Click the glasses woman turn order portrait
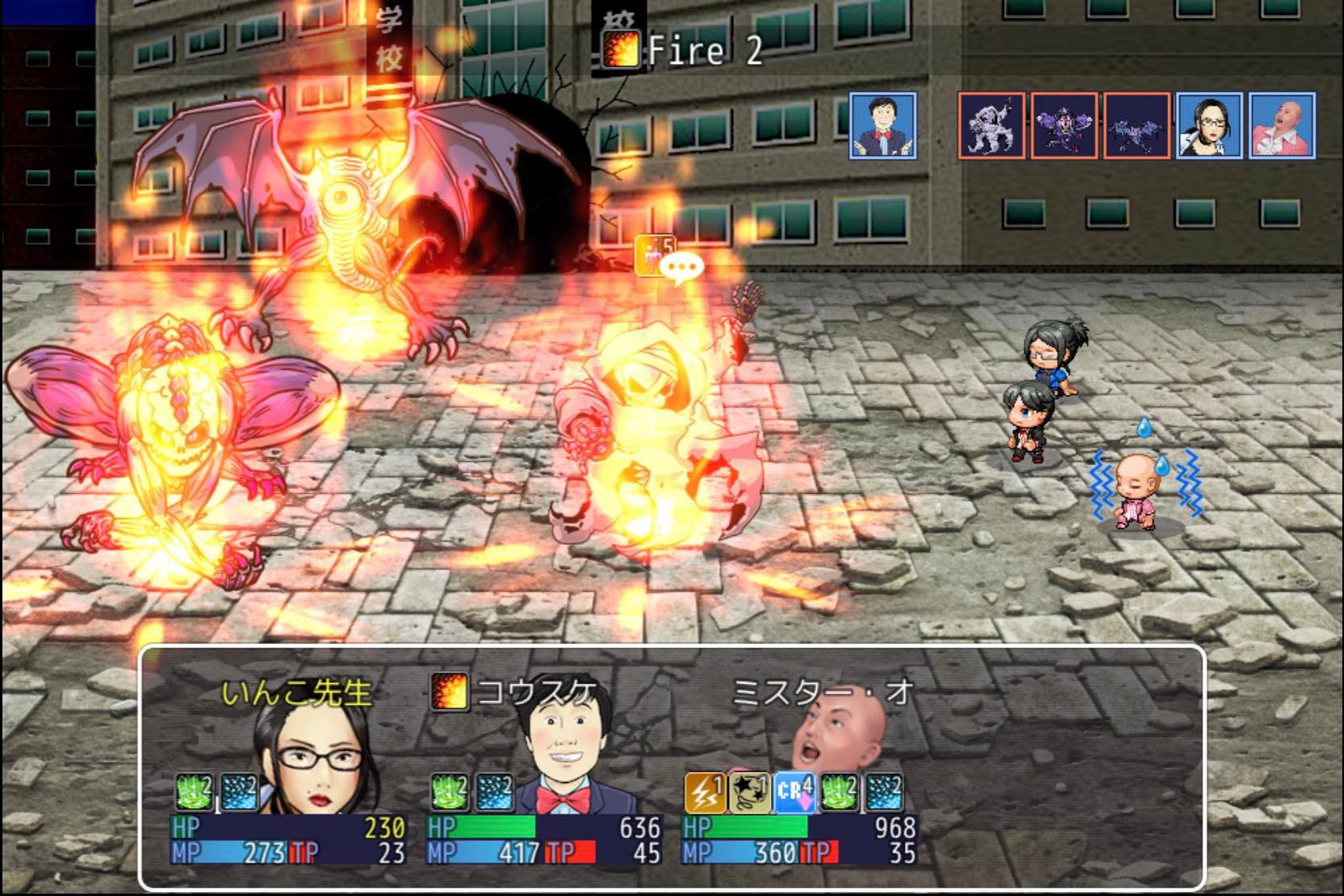 1208,125
